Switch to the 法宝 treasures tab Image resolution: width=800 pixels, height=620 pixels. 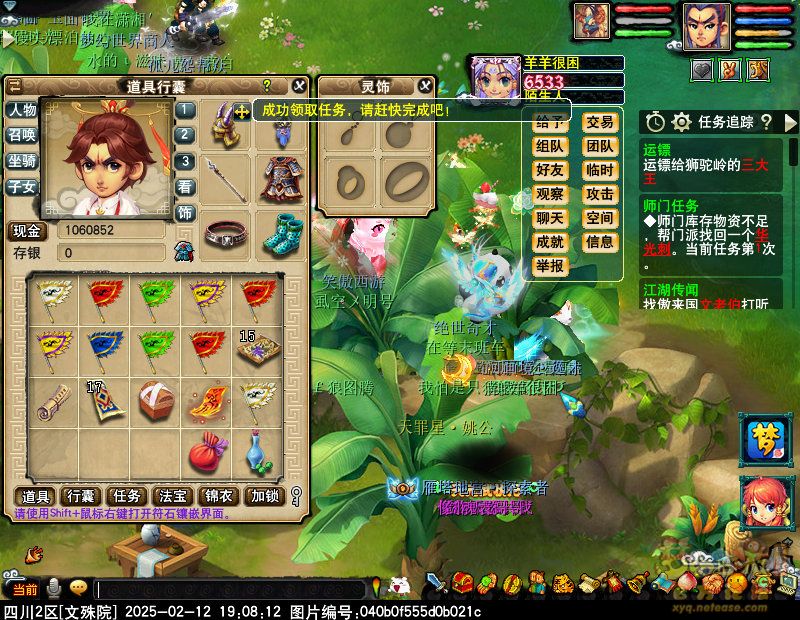tap(173, 496)
